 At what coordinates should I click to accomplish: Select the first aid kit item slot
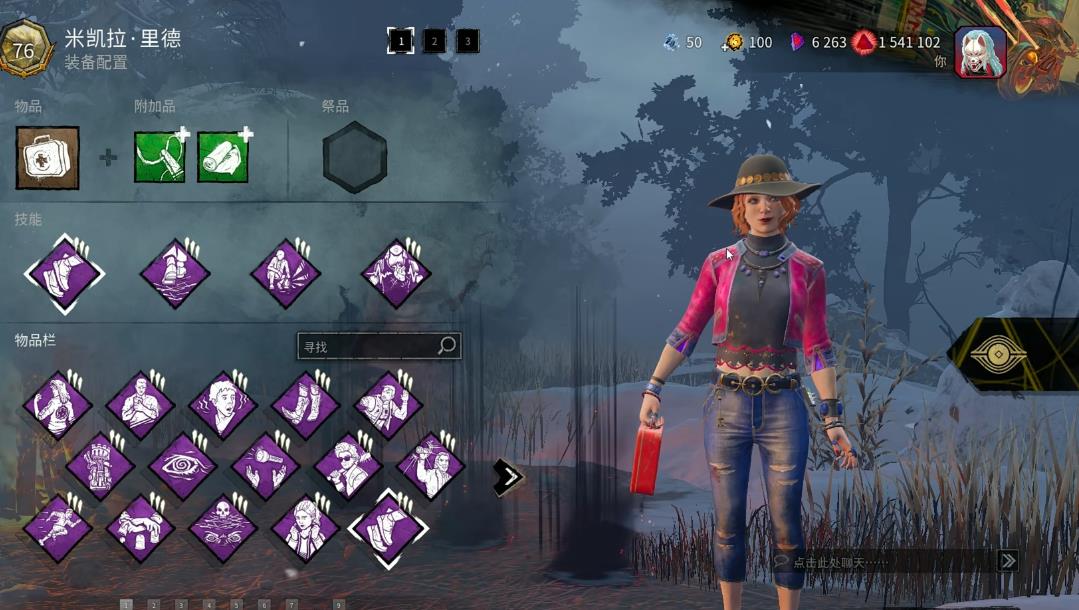coord(47,158)
